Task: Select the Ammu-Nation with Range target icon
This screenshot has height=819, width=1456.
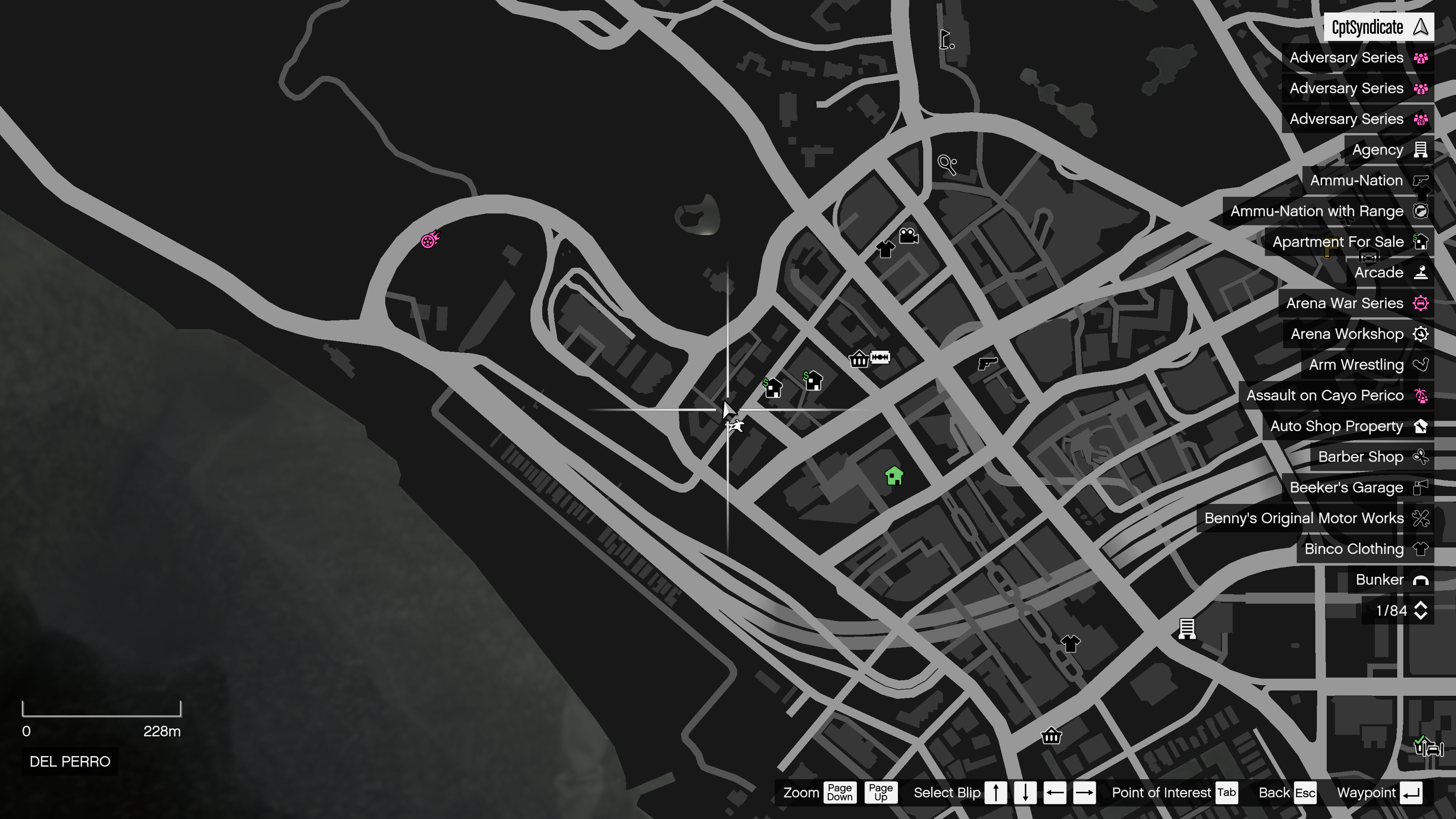Action: (1420, 211)
